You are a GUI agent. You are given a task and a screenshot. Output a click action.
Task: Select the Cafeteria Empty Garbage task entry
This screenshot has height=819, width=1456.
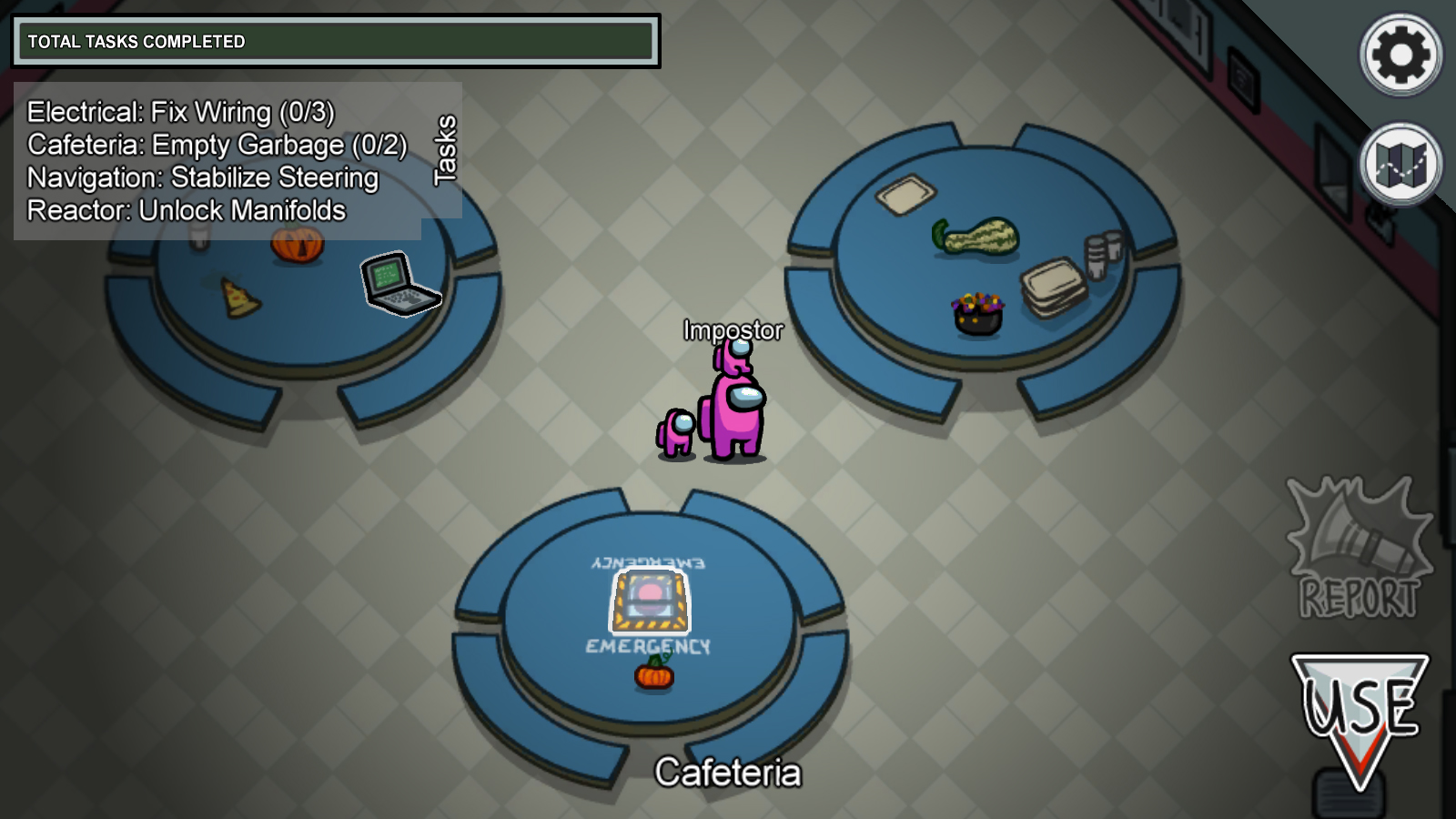pos(217,145)
